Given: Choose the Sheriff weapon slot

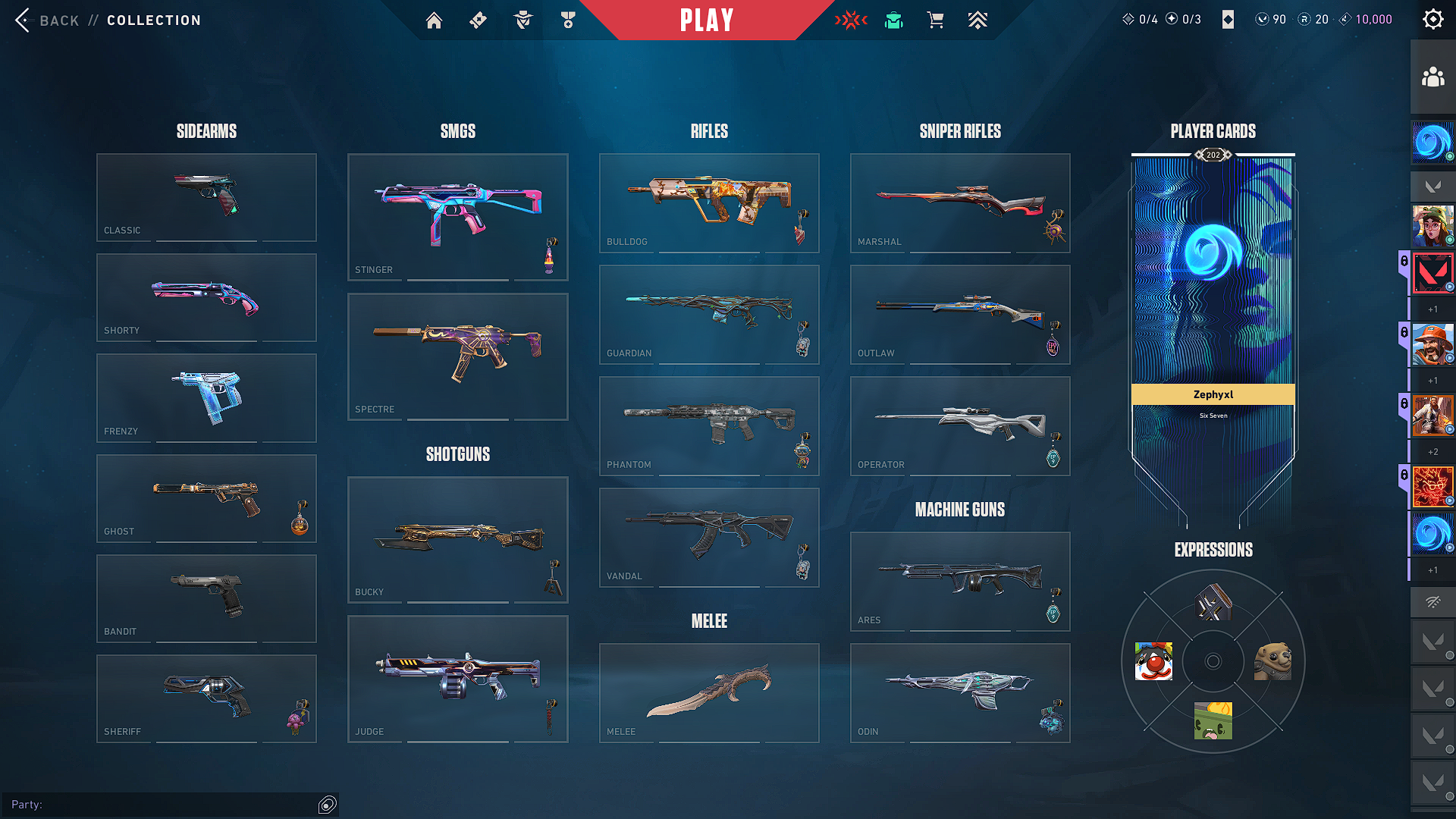Looking at the screenshot, I should click(206, 698).
